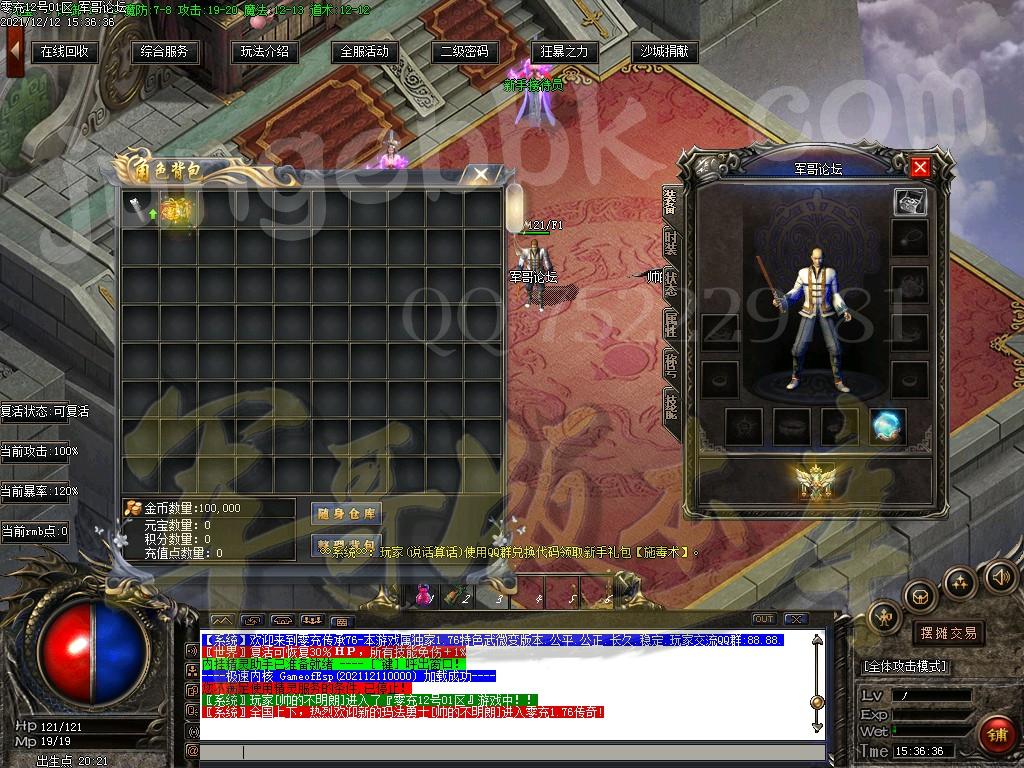Open the 在线回收 menu

click(65, 52)
